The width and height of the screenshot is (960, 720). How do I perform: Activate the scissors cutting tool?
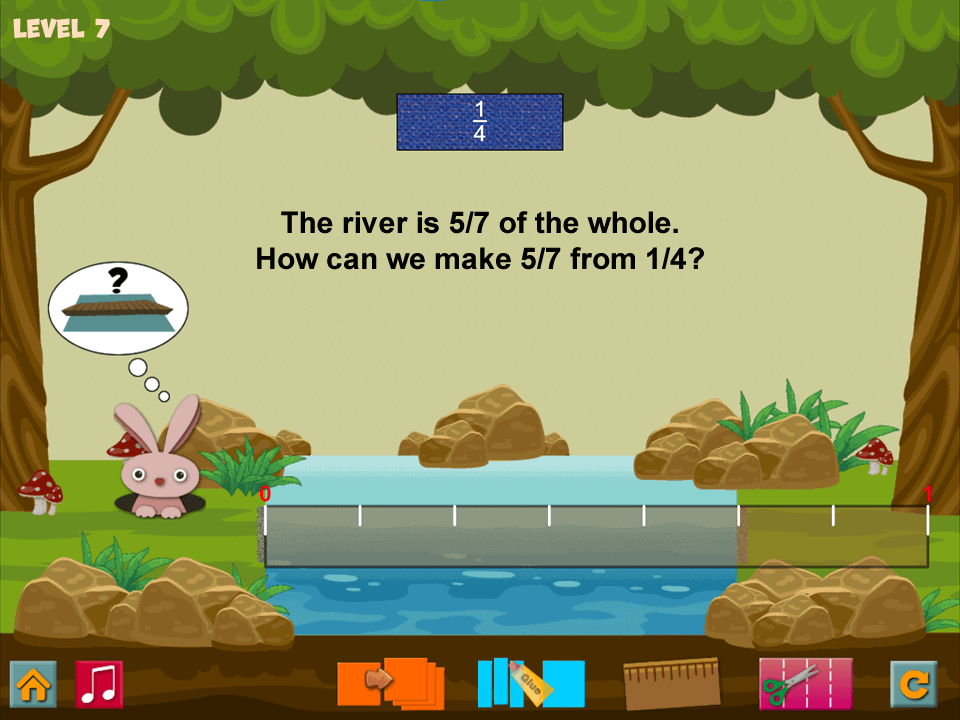pyautogui.click(x=805, y=683)
